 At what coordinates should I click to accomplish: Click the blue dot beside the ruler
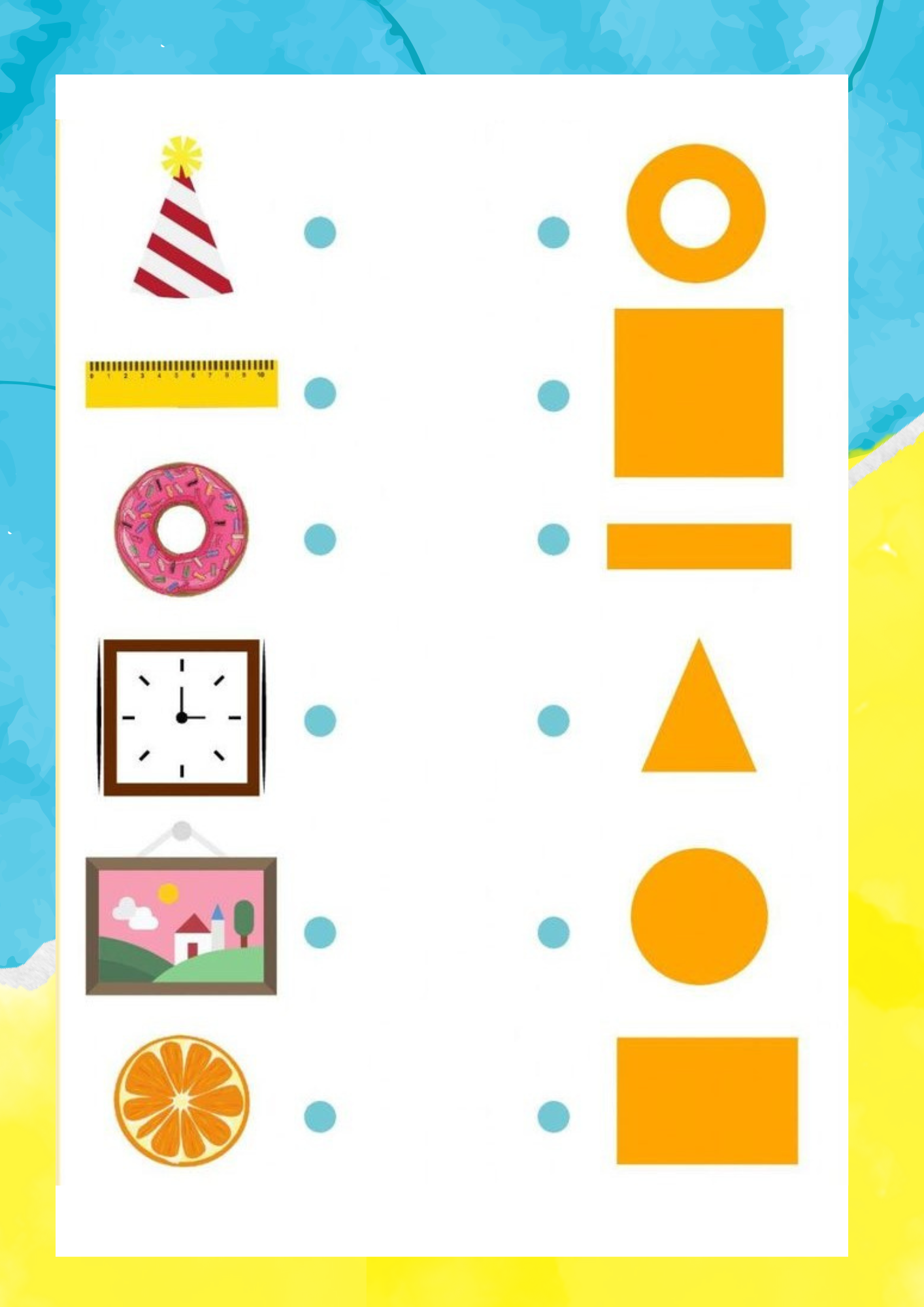320,393
